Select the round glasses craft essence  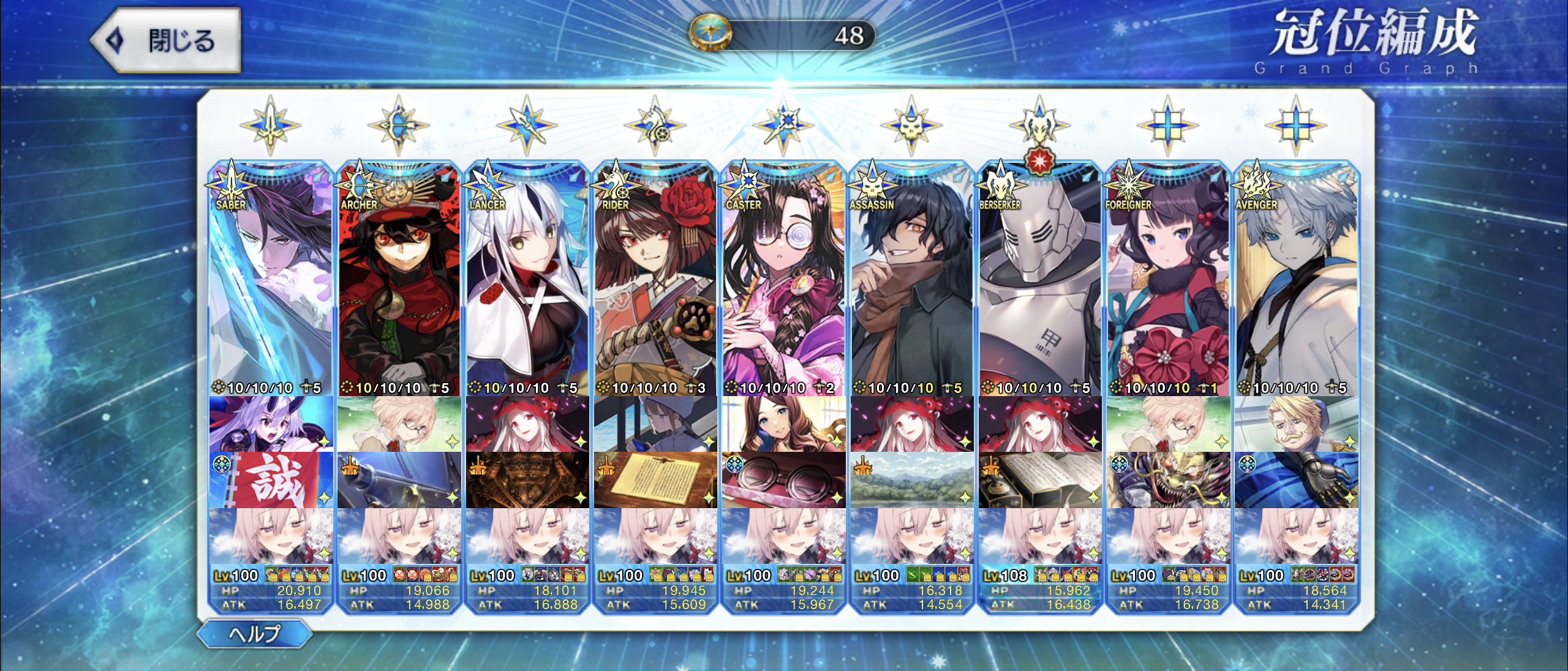[x=783, y=480]
